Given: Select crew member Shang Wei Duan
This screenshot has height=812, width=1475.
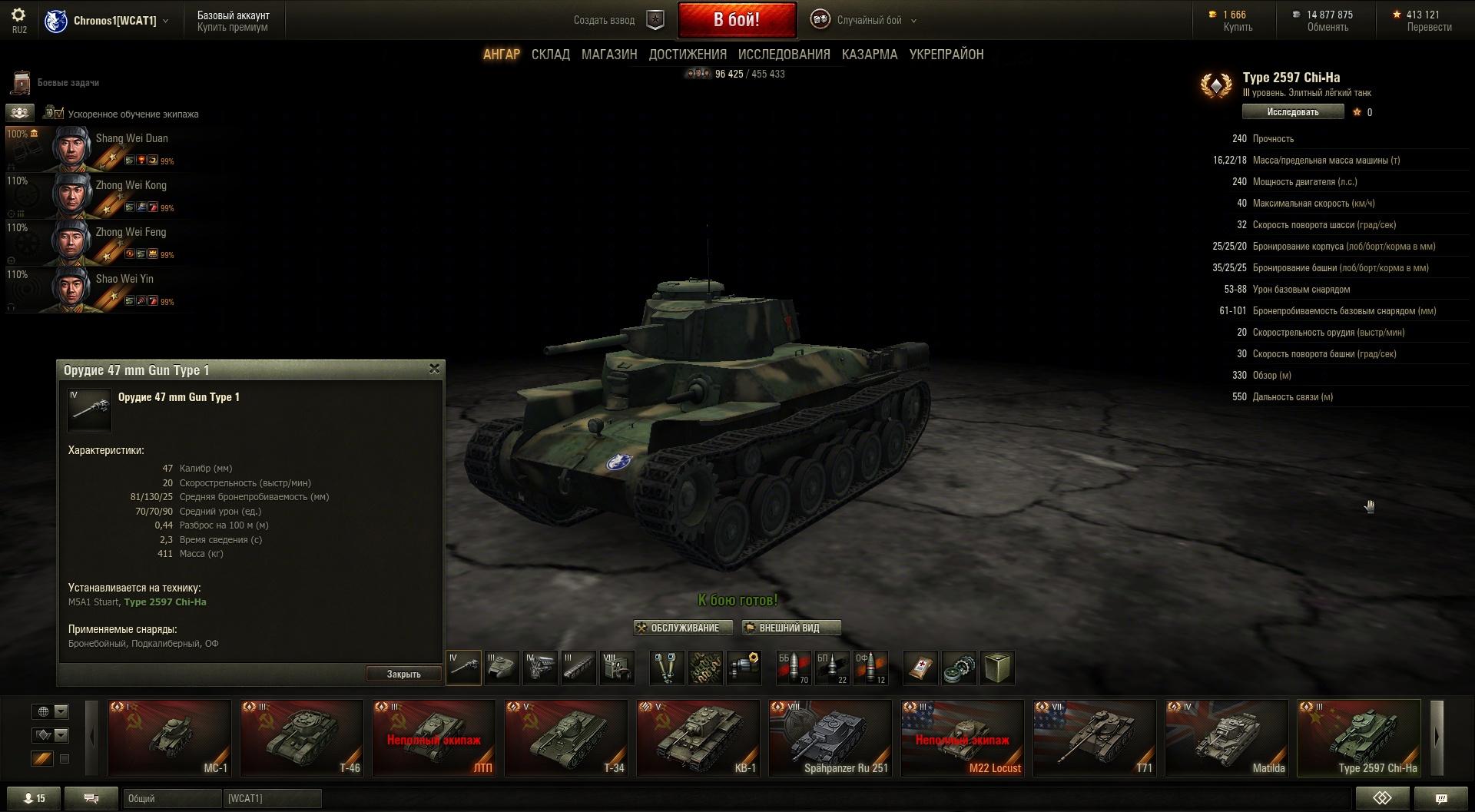Looking at the screenshot, I should pyautogui.click(x=98, y=149).
